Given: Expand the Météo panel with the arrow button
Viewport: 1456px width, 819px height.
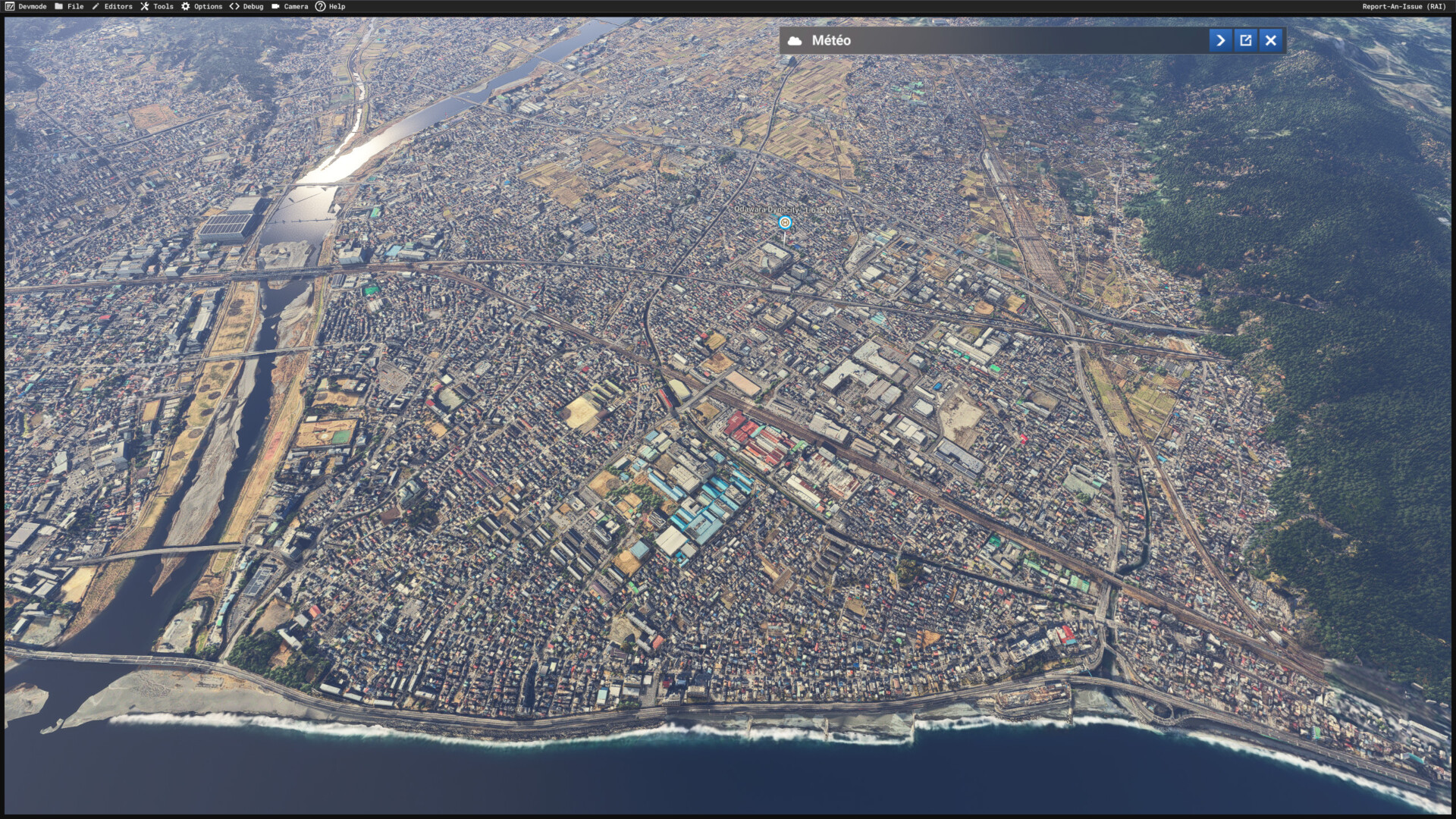Looking at the screenshot, I should coord(1220,40).
